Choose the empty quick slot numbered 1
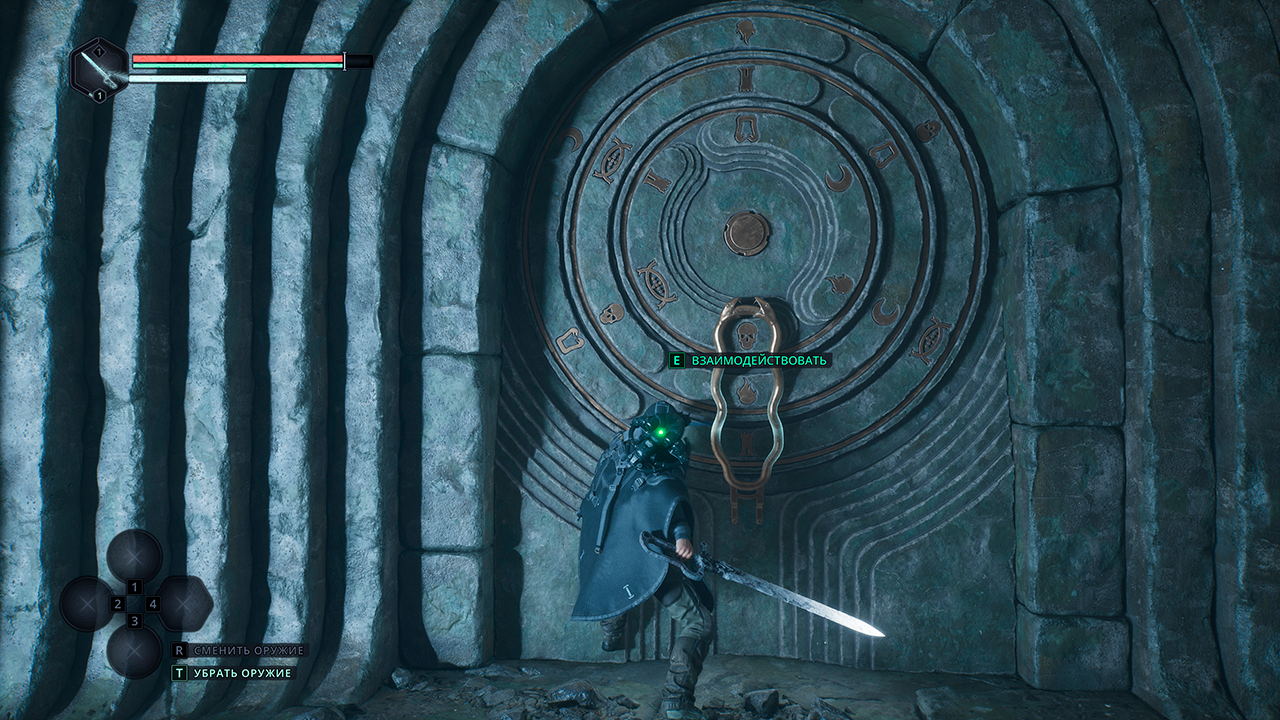Viewport: 1280px width, 720px height. coord(135,556)
